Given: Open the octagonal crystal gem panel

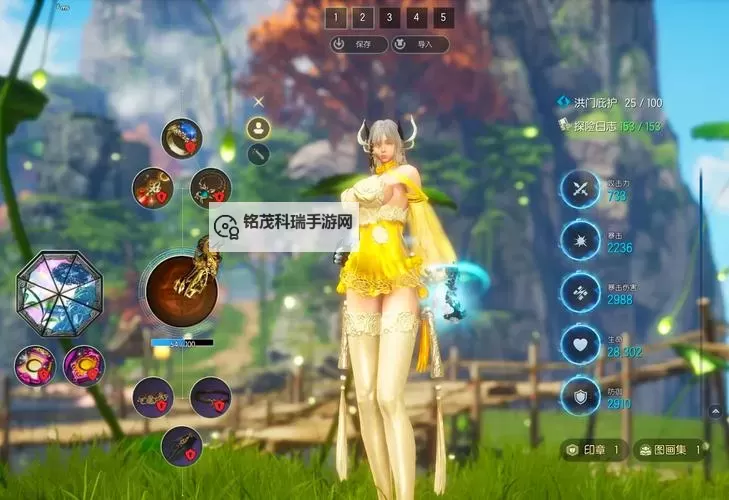Looking at the screenshot, I should 59,294.
